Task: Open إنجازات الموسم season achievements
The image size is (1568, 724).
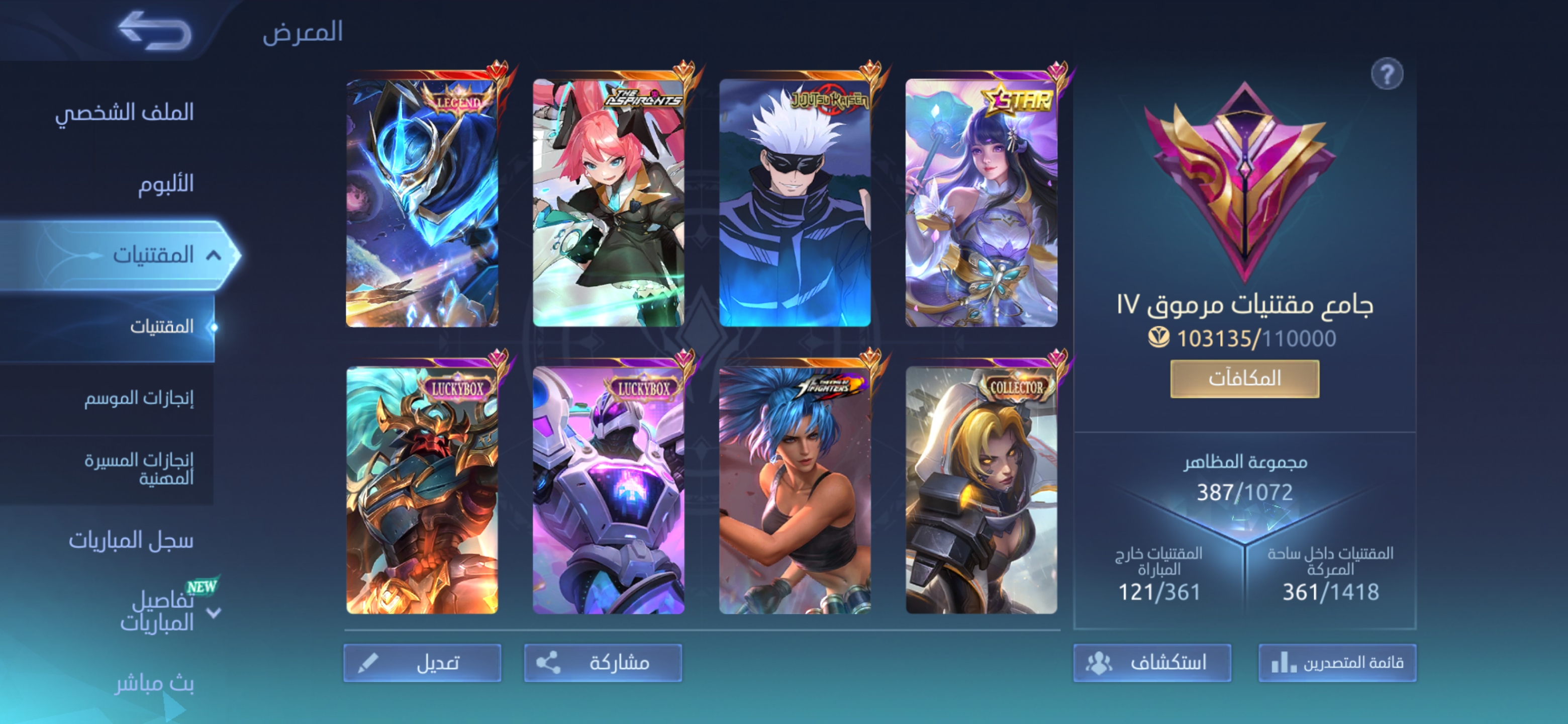Action: tap(139, 398)
